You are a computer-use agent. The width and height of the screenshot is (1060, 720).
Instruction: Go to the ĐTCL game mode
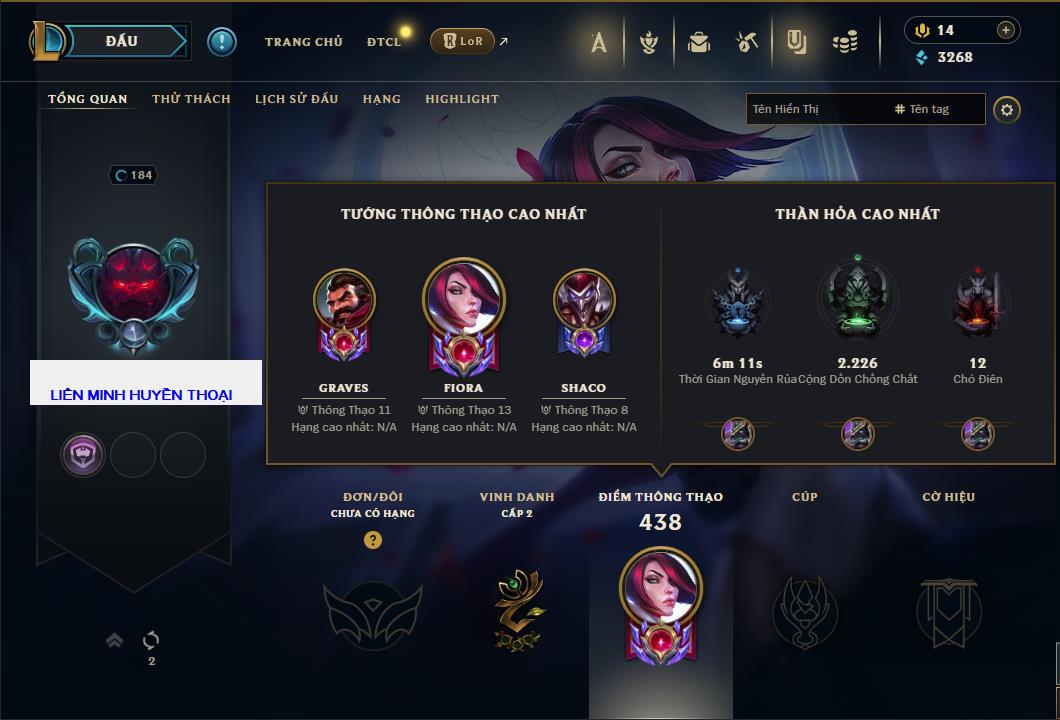click(384, 42)
